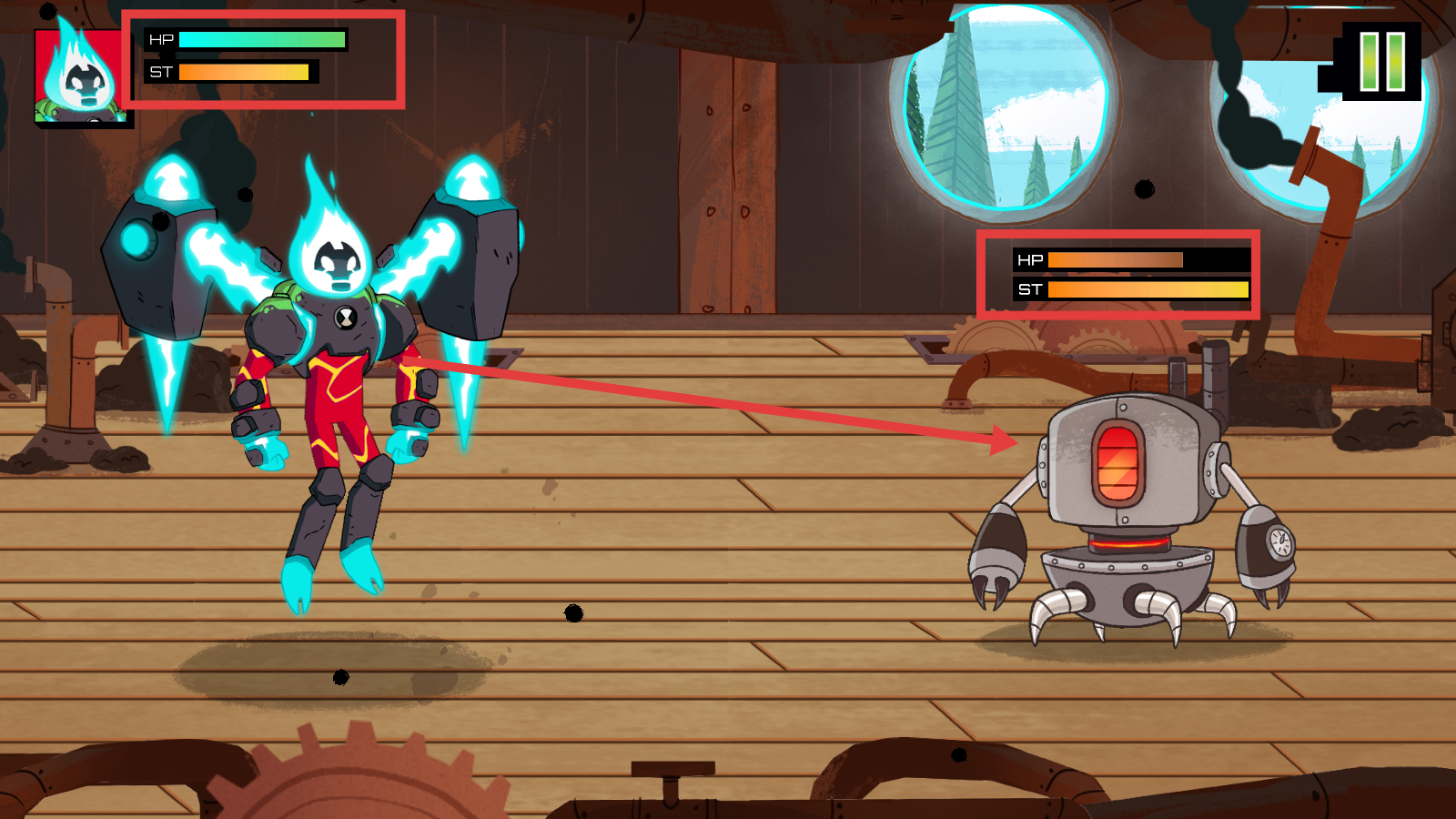This screenshot has height=819, width=1456.
Task: Pause the game with the green pause button
Action: pyautogui.click(x=1381, y=61)
